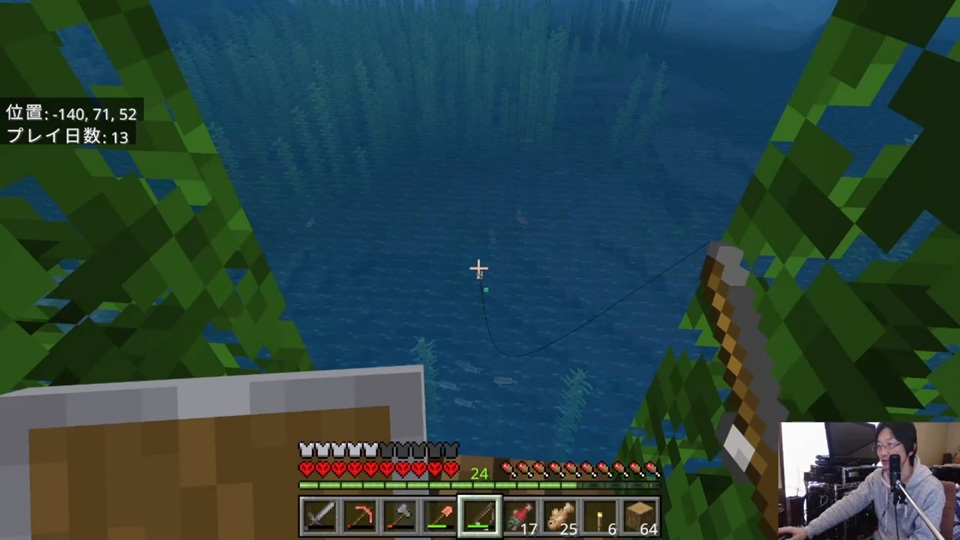Select the wood block stack of 64
960x540 pixels.
point(640,516)
